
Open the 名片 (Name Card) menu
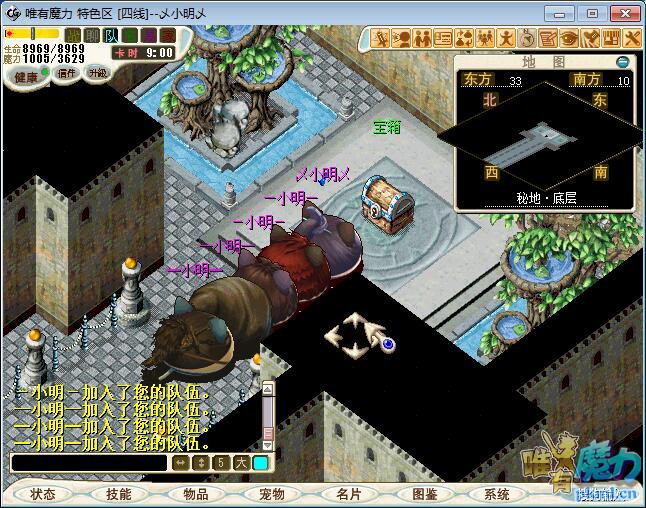(x=348, y=494)
